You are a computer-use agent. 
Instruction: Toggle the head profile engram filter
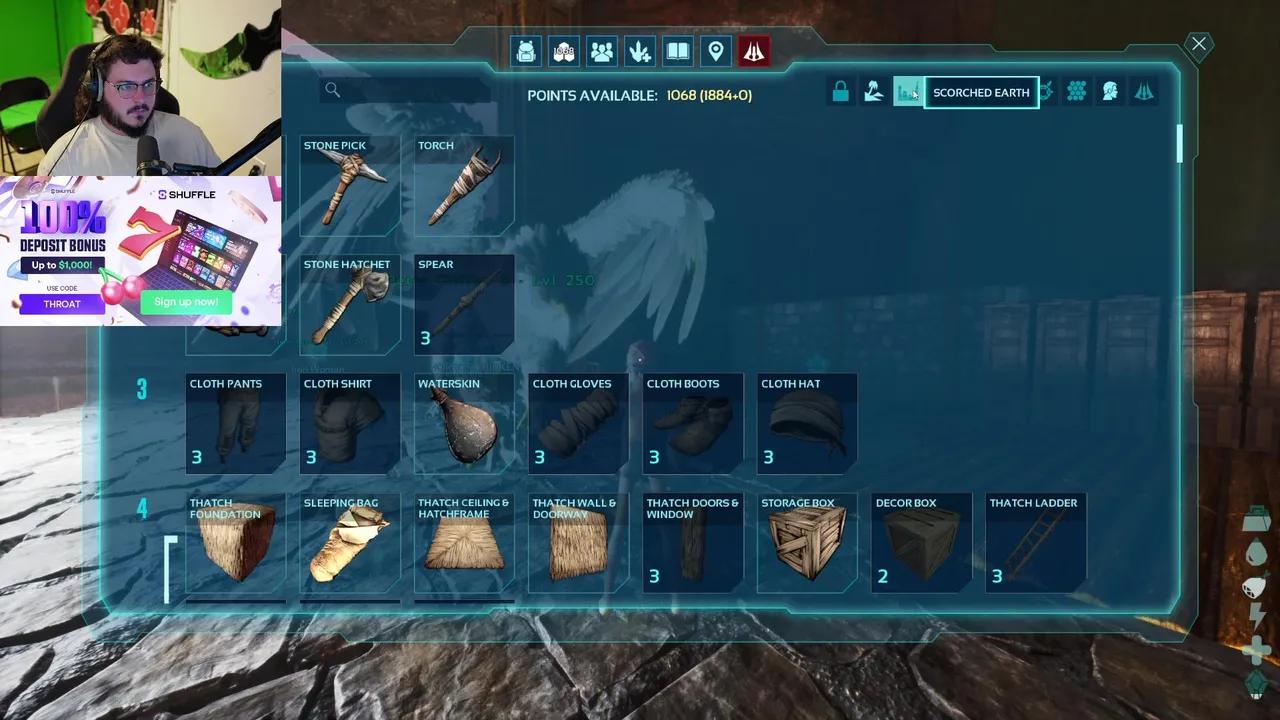tap(1110, 92)
